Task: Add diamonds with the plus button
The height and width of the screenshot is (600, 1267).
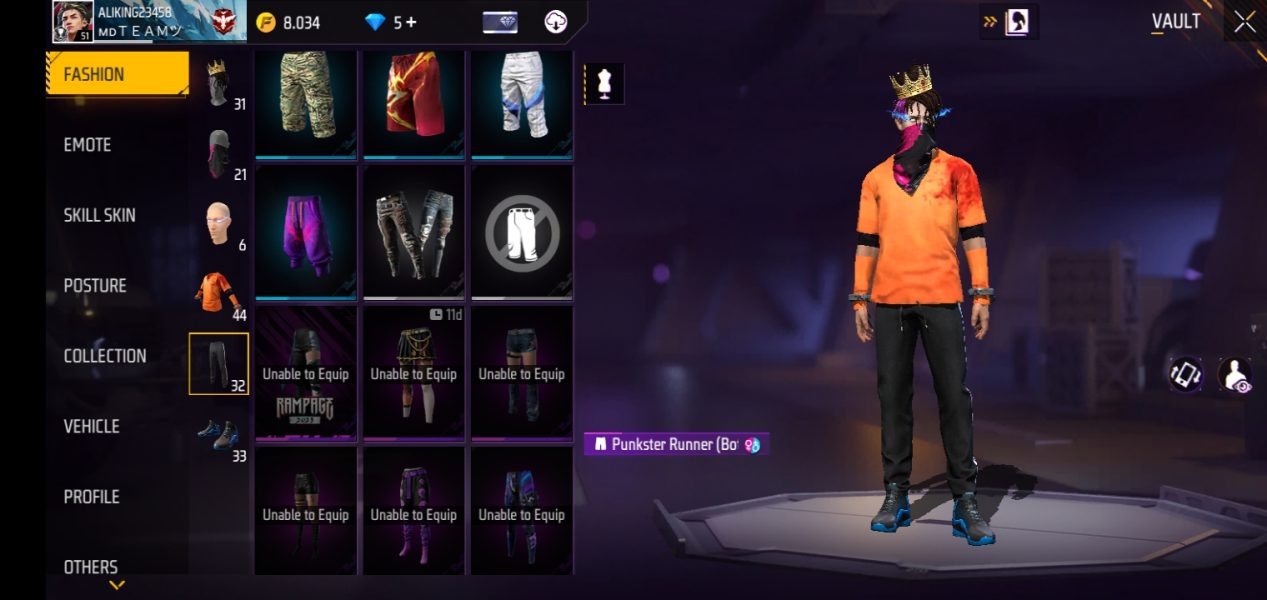Action: click(x=411, y=22)
